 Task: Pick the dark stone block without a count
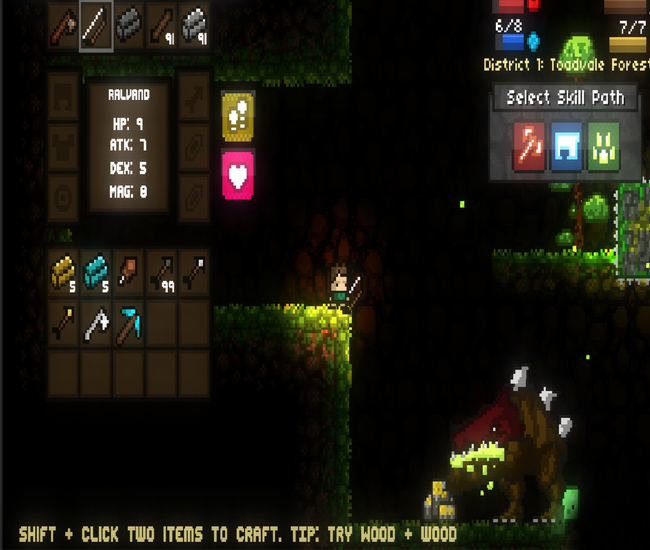[129, 25]
